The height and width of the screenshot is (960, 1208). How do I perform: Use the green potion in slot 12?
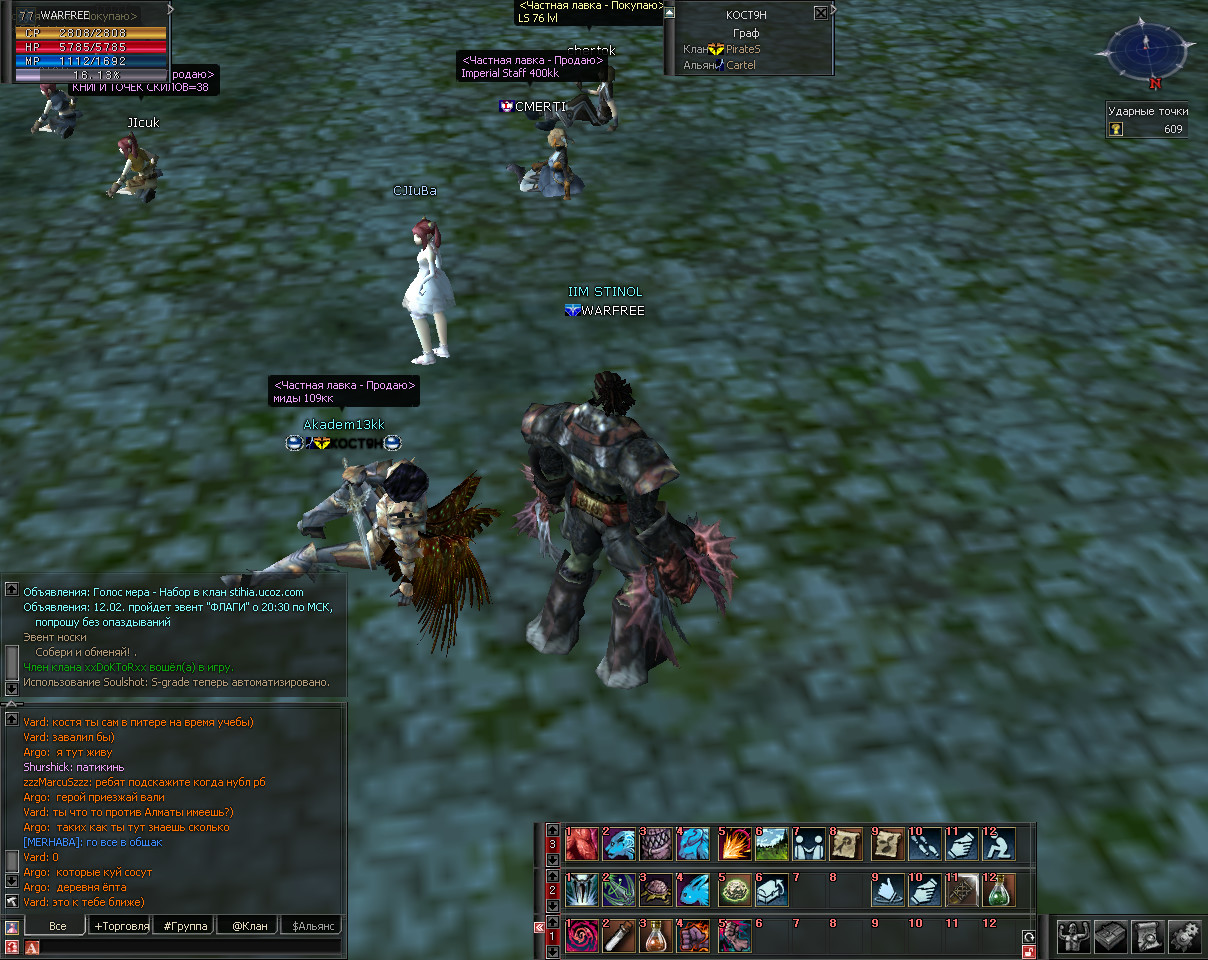click(1000, 889)
